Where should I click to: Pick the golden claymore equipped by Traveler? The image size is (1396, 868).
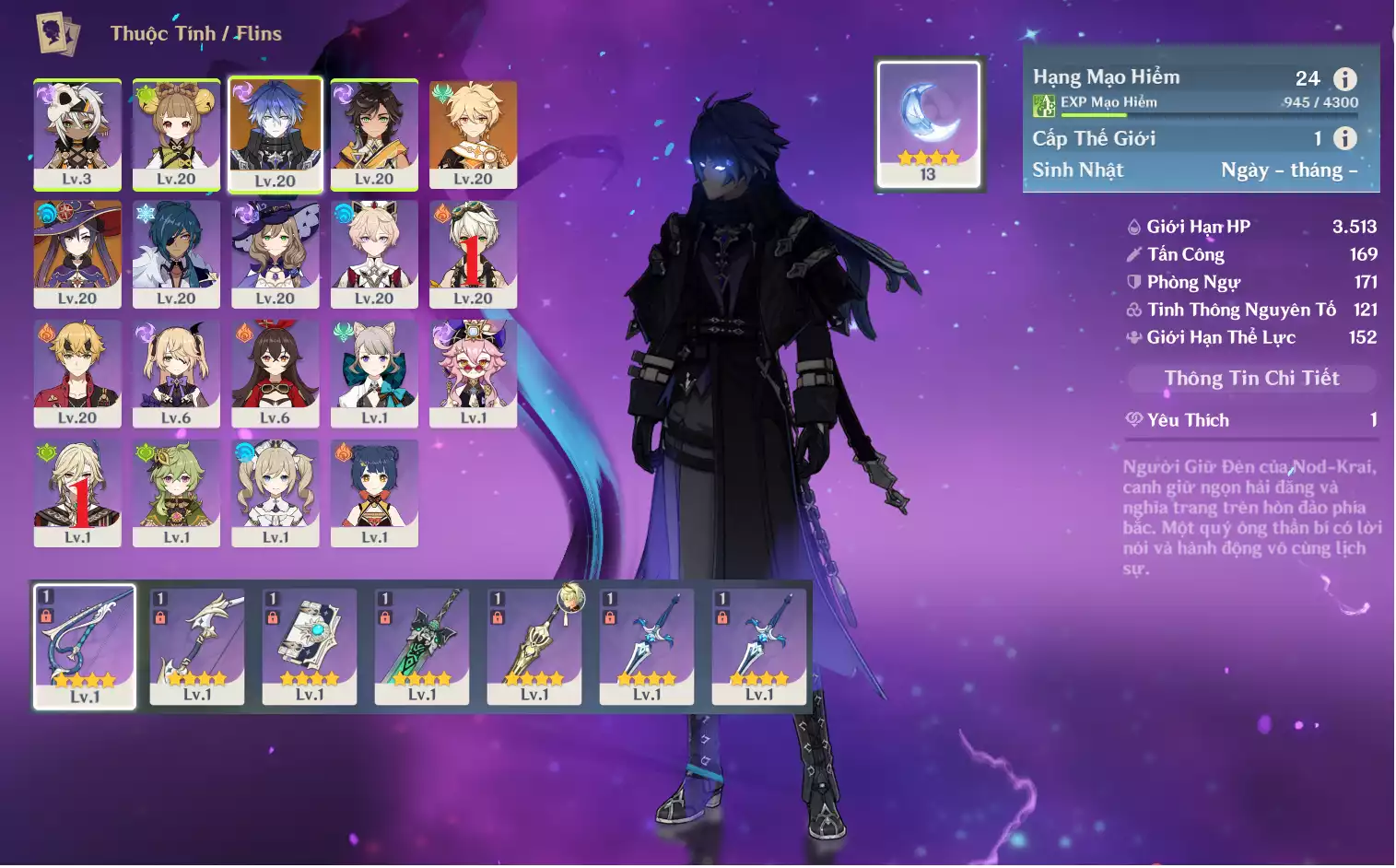tap(534, 646)
